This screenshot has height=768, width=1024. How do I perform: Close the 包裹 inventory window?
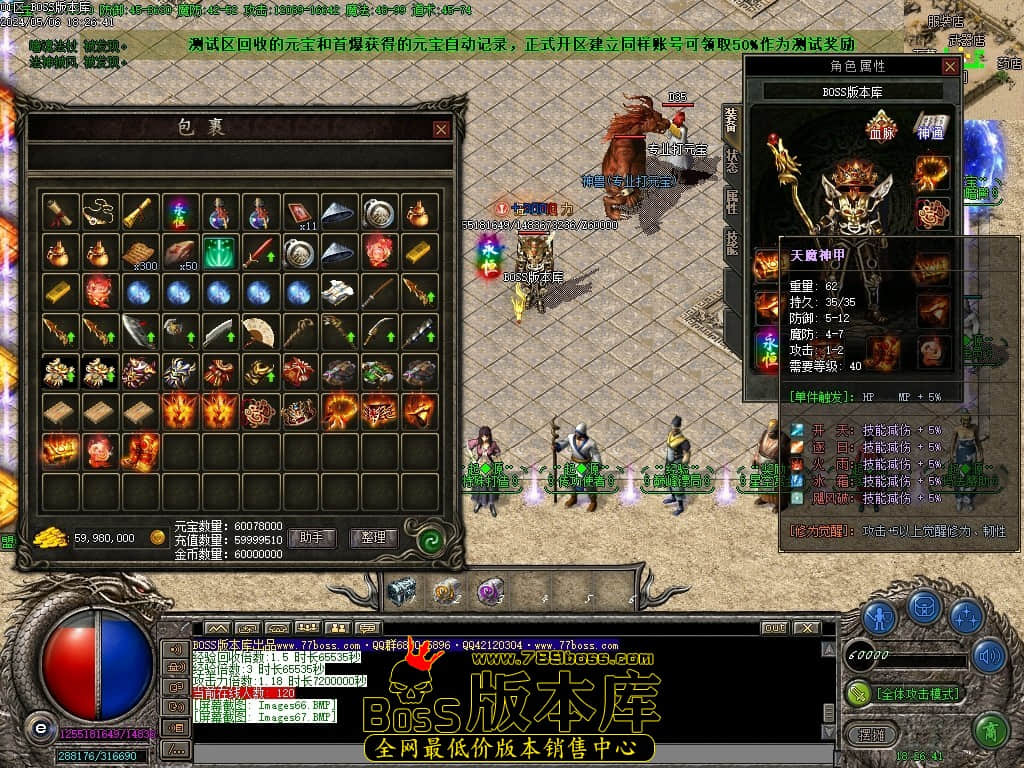[441, 129]
